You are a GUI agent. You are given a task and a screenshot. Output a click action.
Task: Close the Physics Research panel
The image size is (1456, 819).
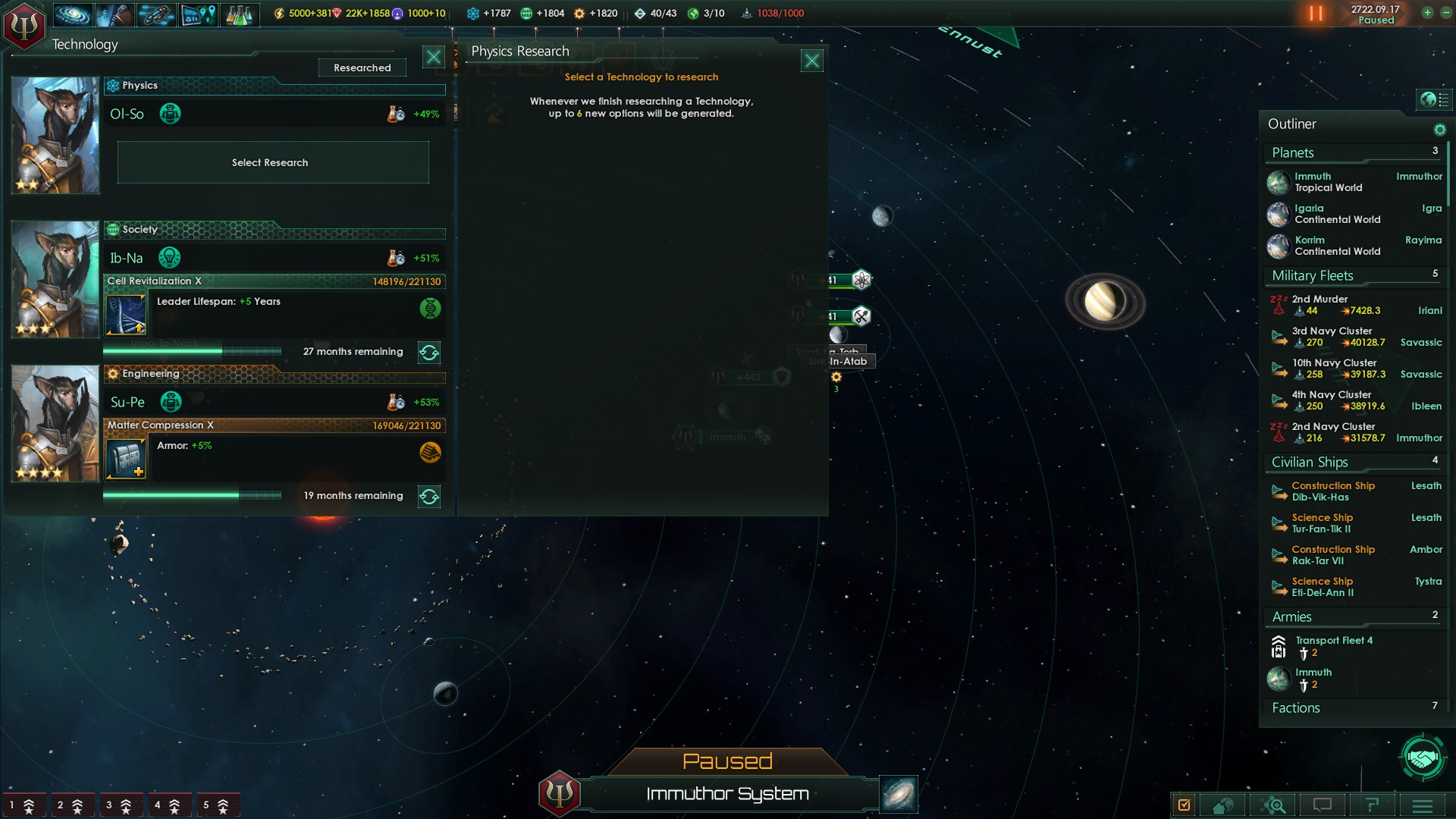811,61
